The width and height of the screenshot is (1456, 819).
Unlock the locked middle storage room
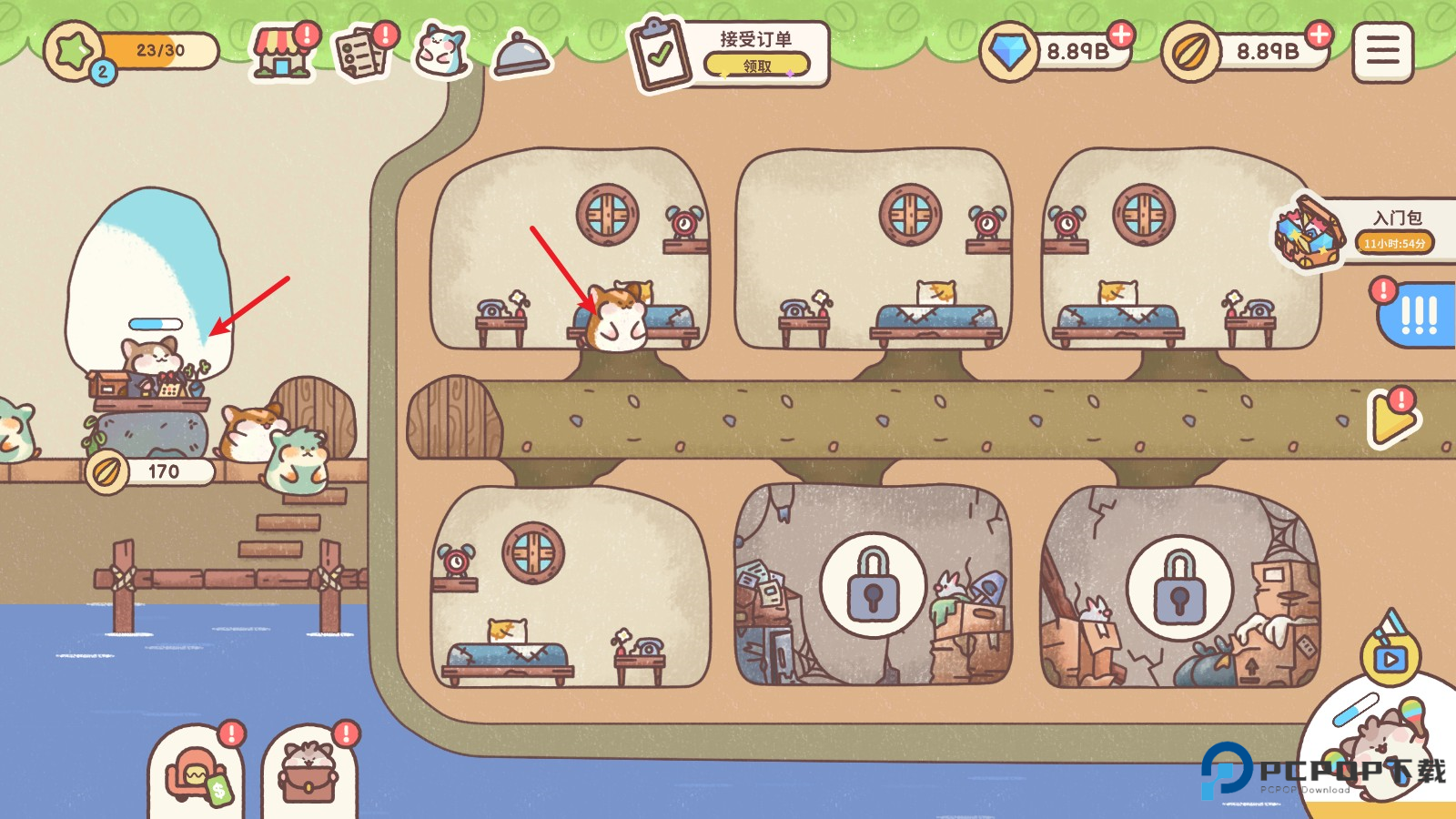(873, 585)
